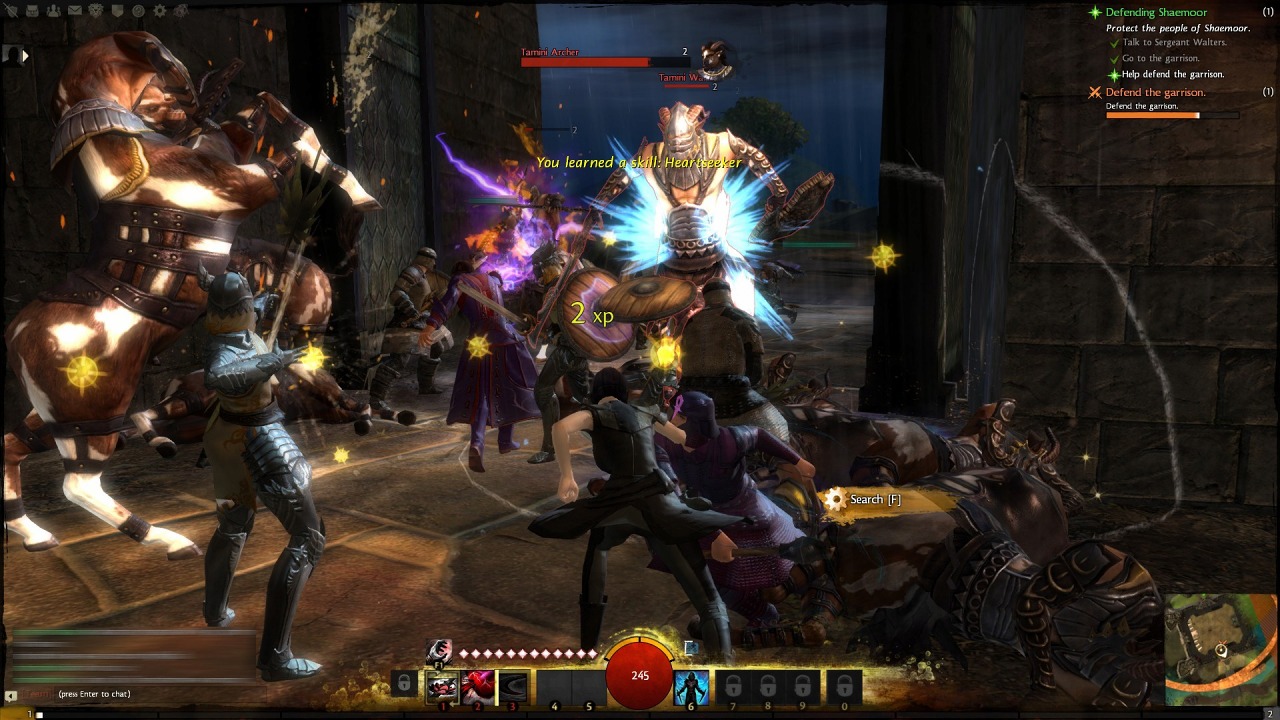Open the inventory bag icon

[32, 10]
